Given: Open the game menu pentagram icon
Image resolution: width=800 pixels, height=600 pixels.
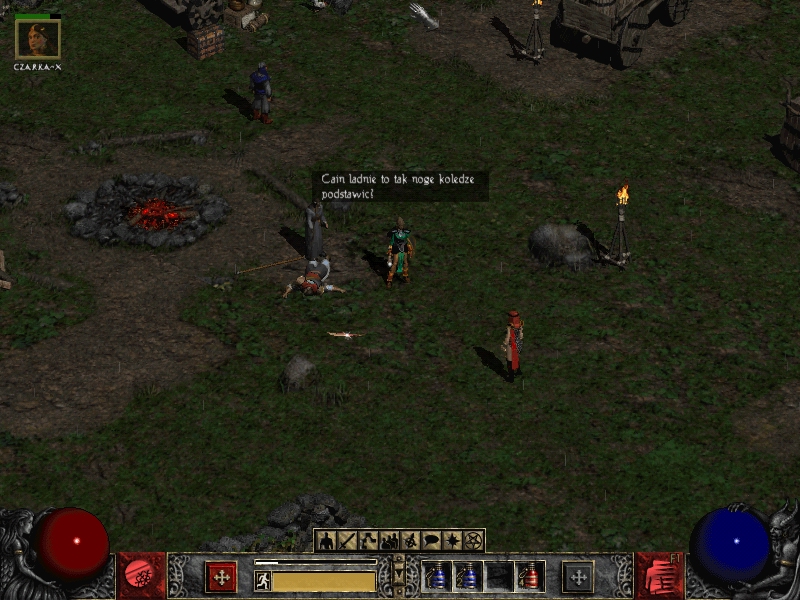Looking at the screenshot, I should pos(474,541).
